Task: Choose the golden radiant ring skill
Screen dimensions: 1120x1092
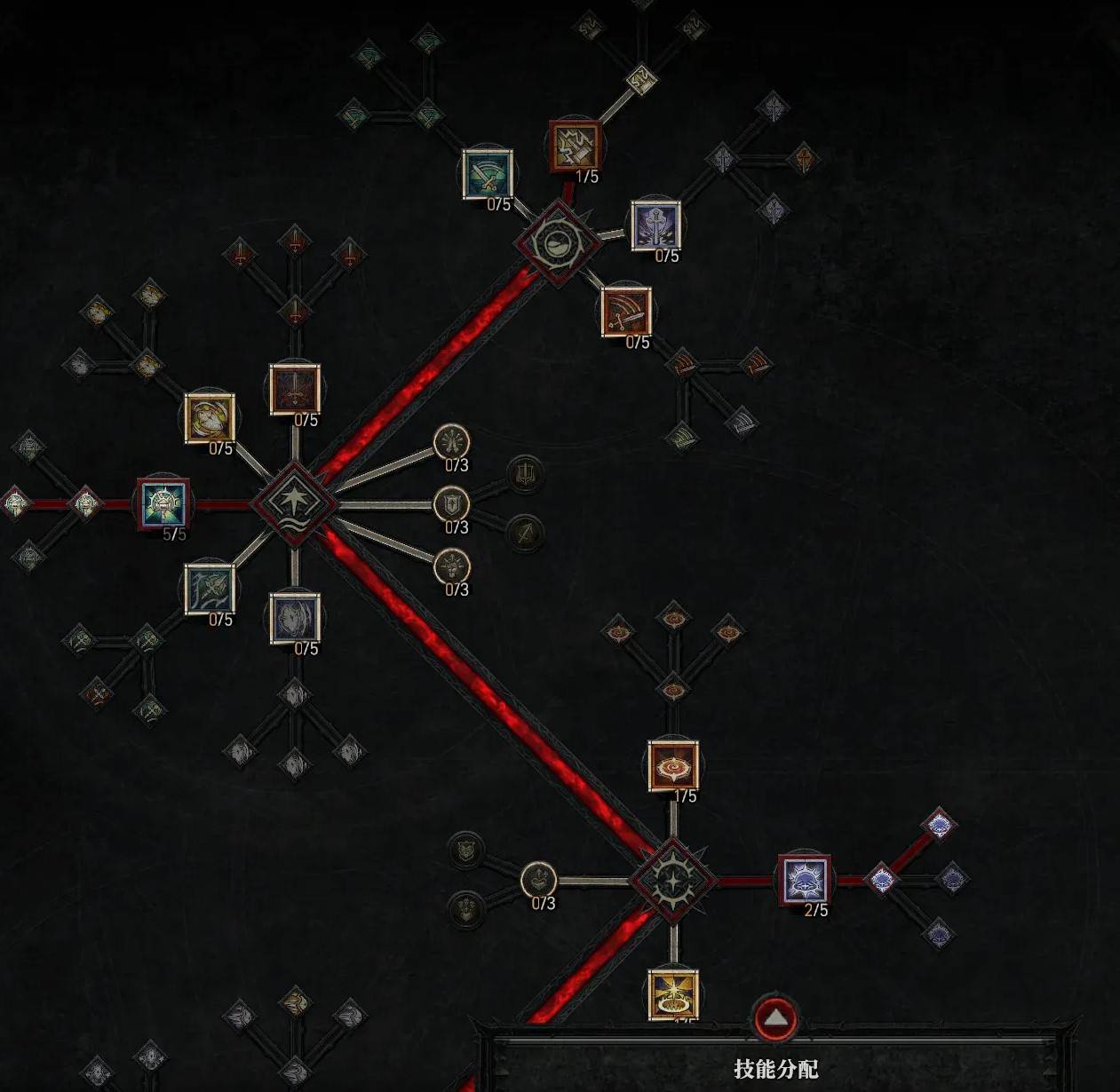Action: [x=673, y=994]
